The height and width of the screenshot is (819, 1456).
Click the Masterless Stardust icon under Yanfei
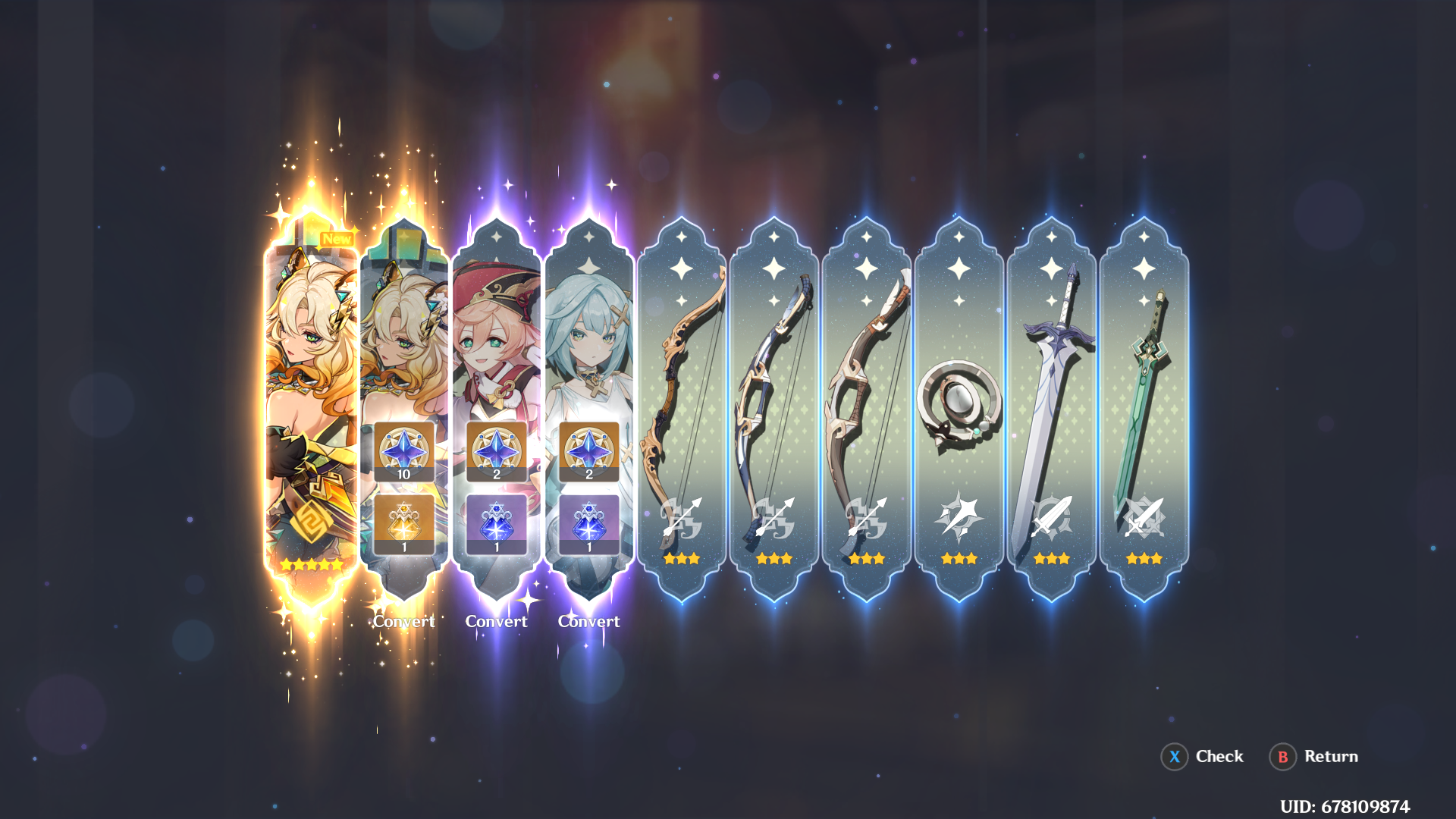[497, 522]
